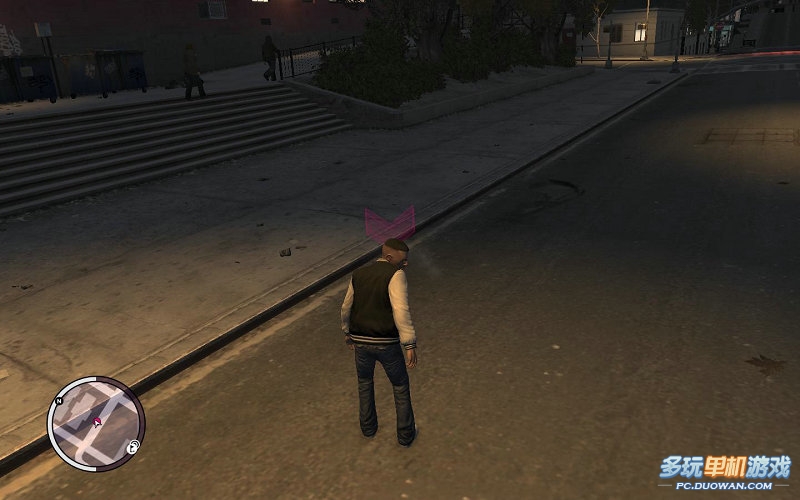
Task: Click the circular radar minimap
Action: [96, 424]
